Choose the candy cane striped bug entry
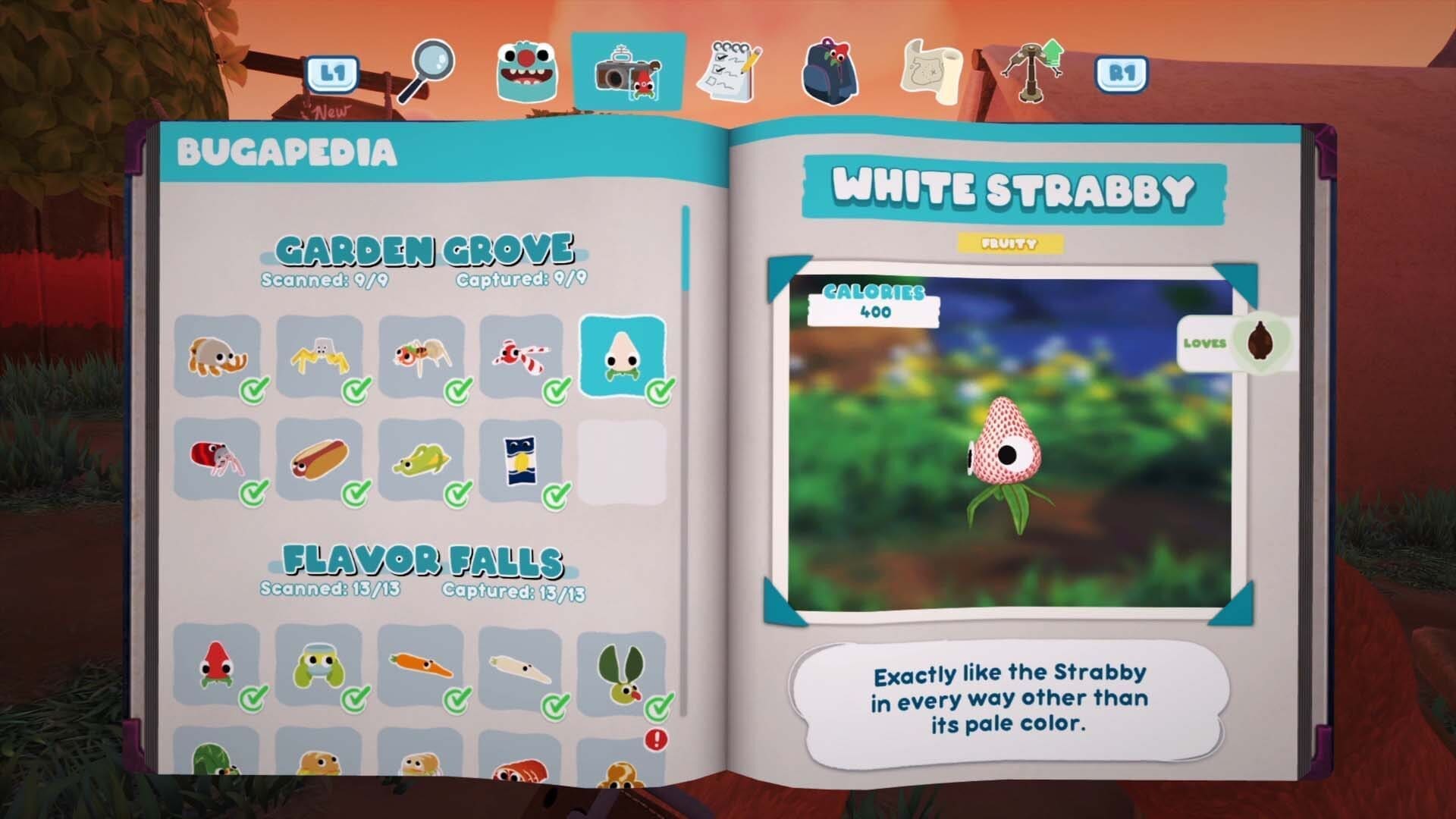 pyautogui.click(x=522, y=356)
